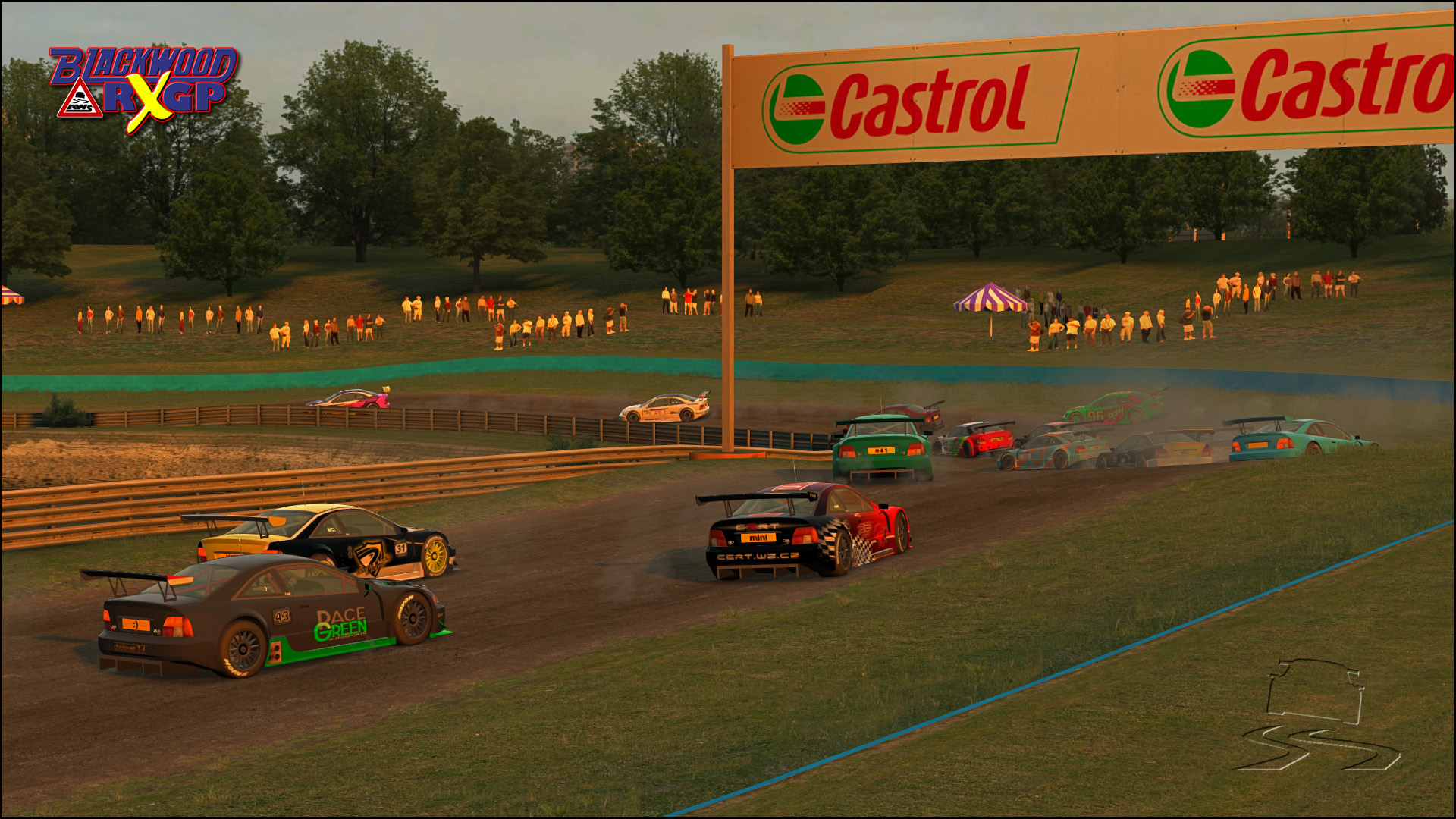Click the track outline minimap
1456x819 pixels.
[1316, 714]
